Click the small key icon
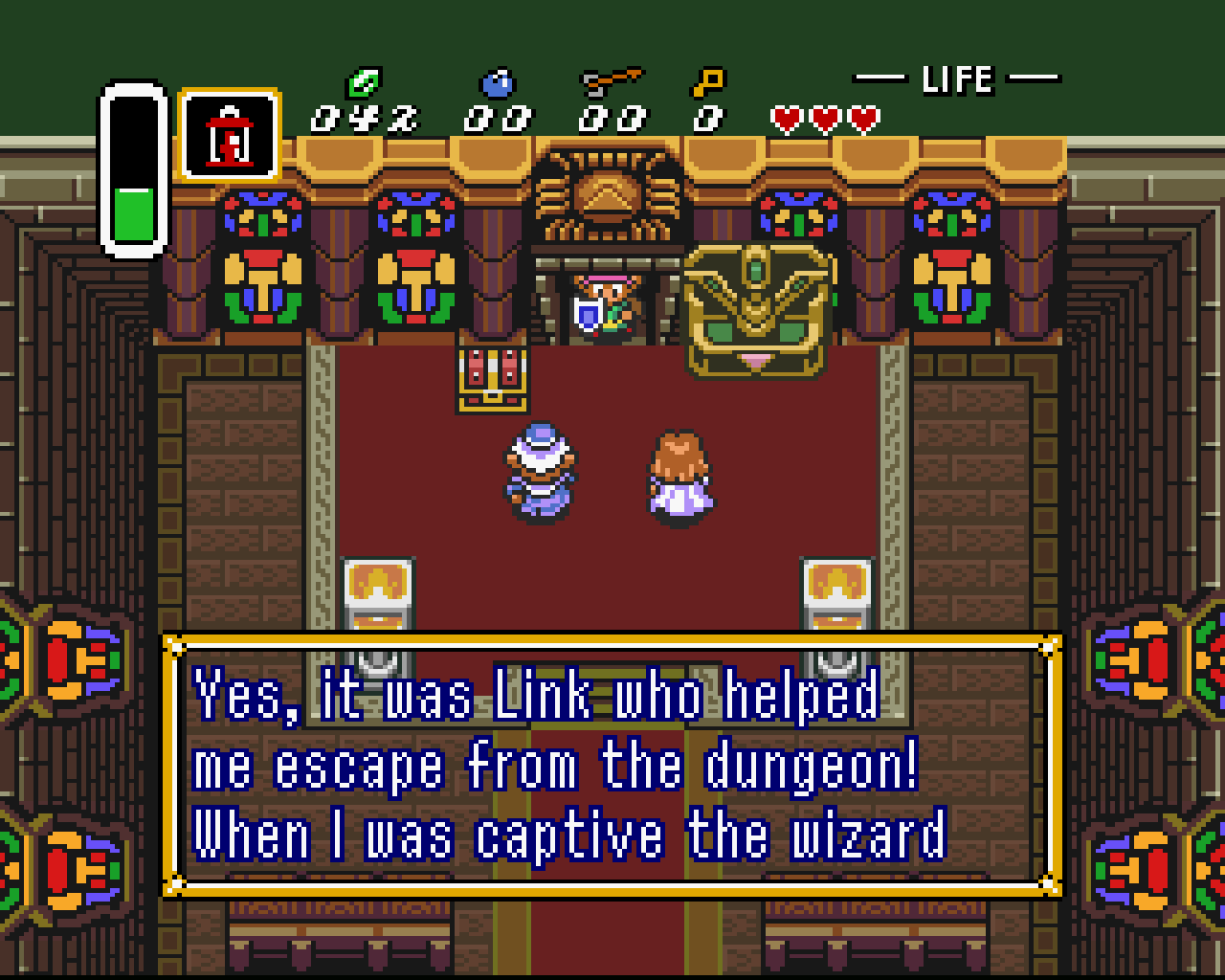Image resolution: width=1225 pixels, height=980 pixels. tap(708, 82)
